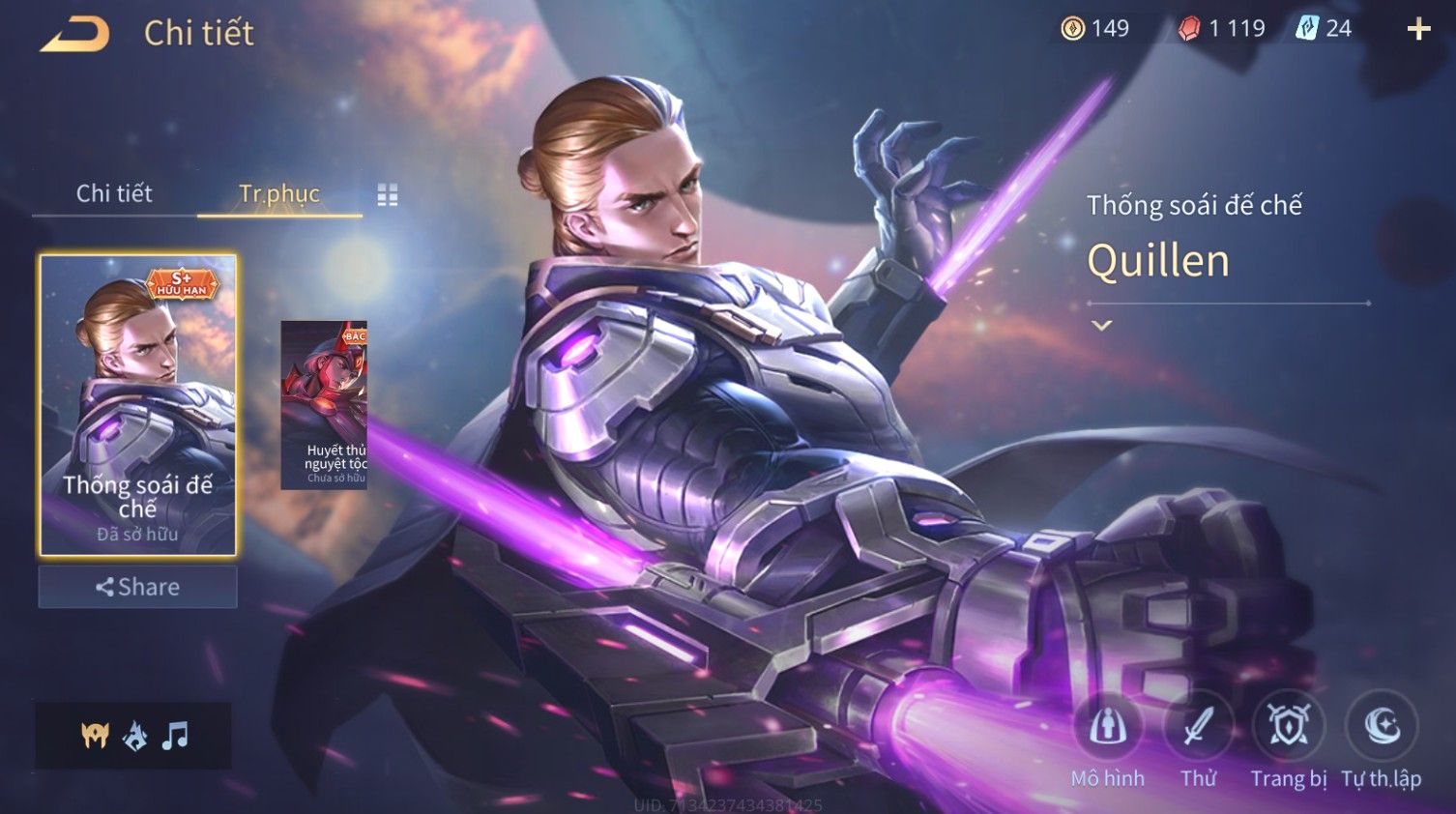This screenshot has width=1456, height=814.
Task: Toggle the skin grid view icon
Action: 388,195
